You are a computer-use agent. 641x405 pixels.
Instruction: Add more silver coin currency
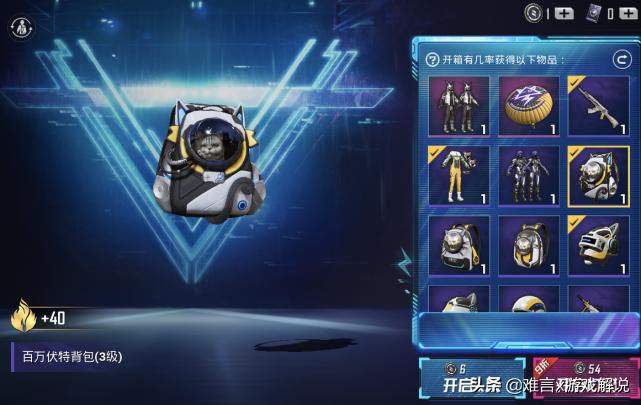(565, 13)
